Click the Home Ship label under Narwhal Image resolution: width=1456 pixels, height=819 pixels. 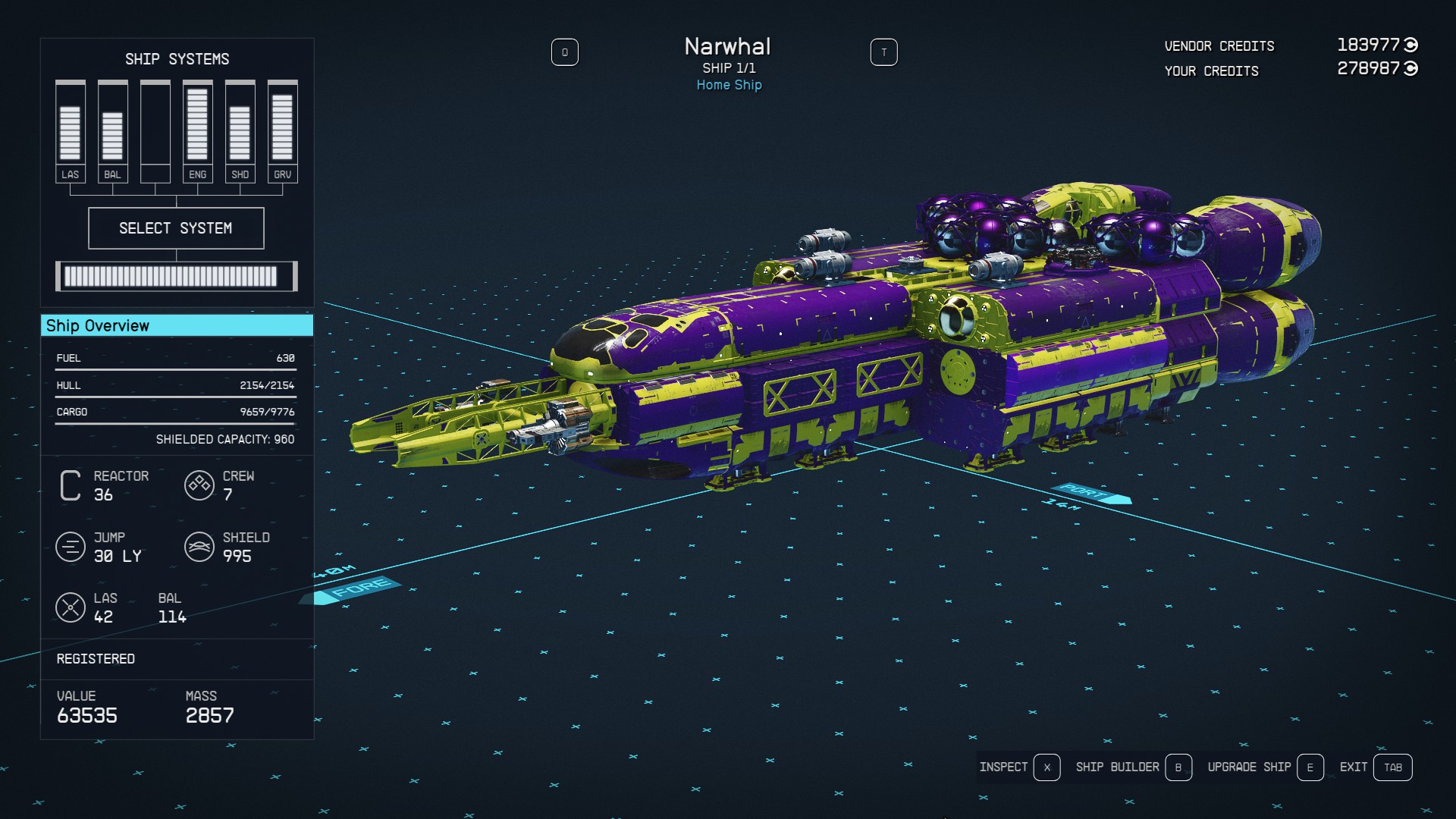click(729, 85)
